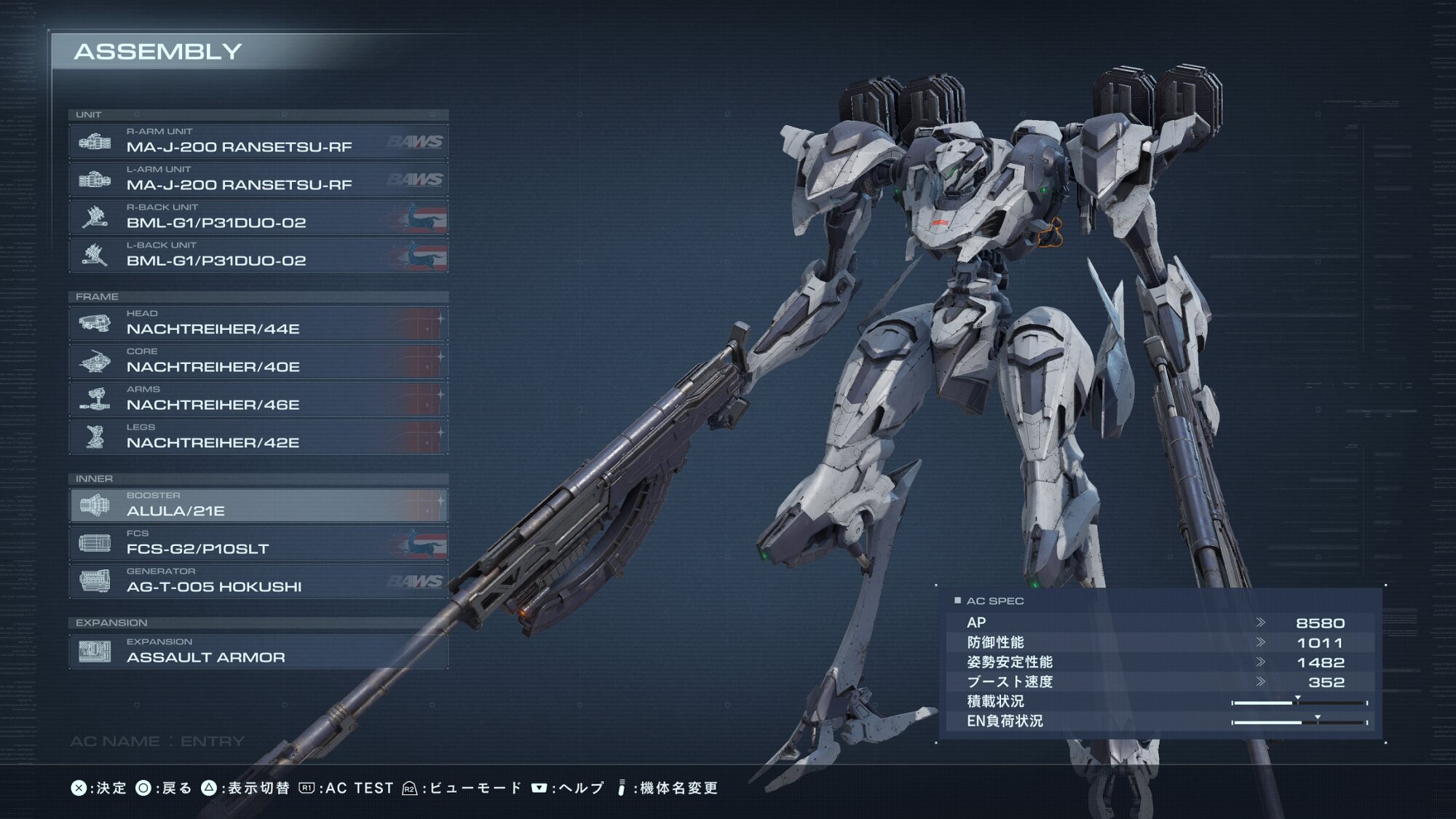
Task: Select the ARMS Nachtreiher/46E part
Action: pyautogui.click(x=258, y=400)
